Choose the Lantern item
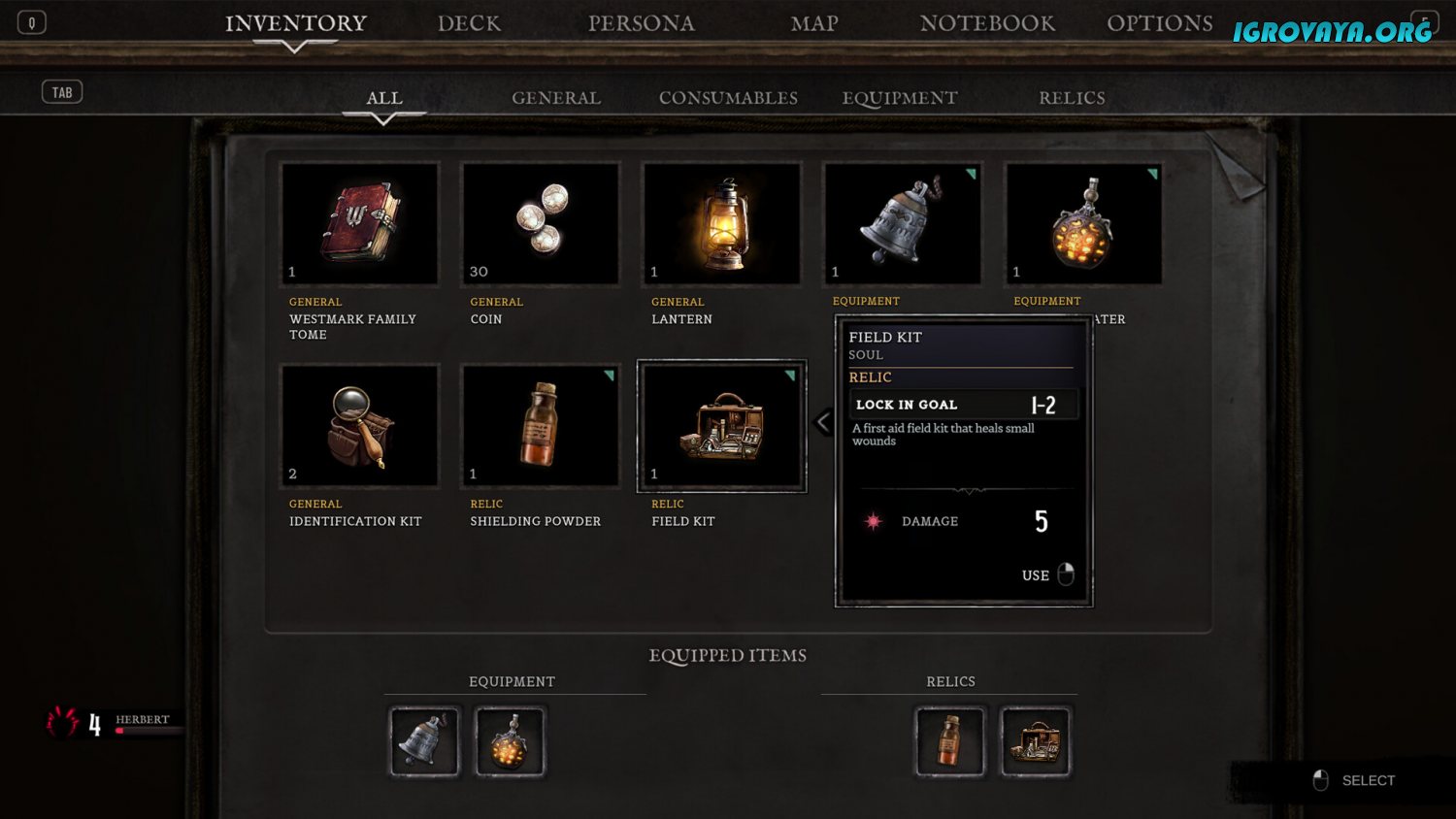Viewport: 1456px width, 819px height. point(722,224)
